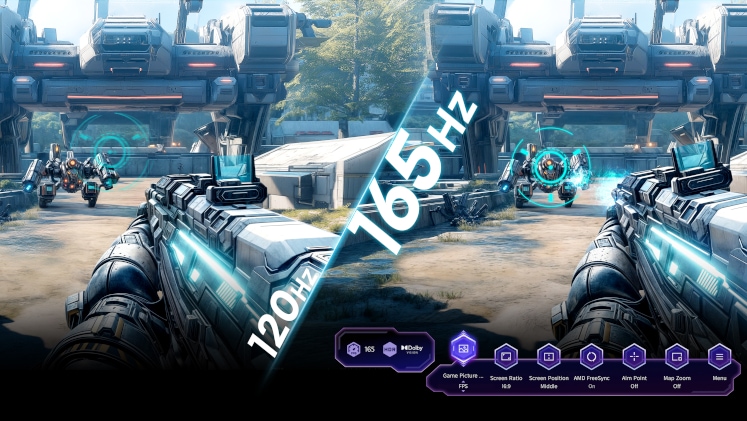Change the Screen Position option
Image resolution: width=747 pixels, height=421 pixels.
click(x=548, y=356)
